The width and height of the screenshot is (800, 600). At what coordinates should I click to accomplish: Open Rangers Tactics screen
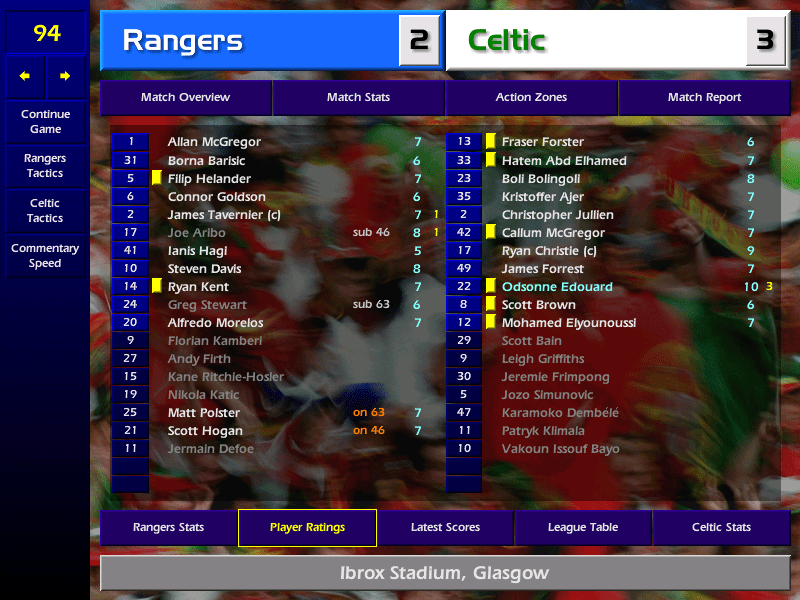[x=45, y=166]
